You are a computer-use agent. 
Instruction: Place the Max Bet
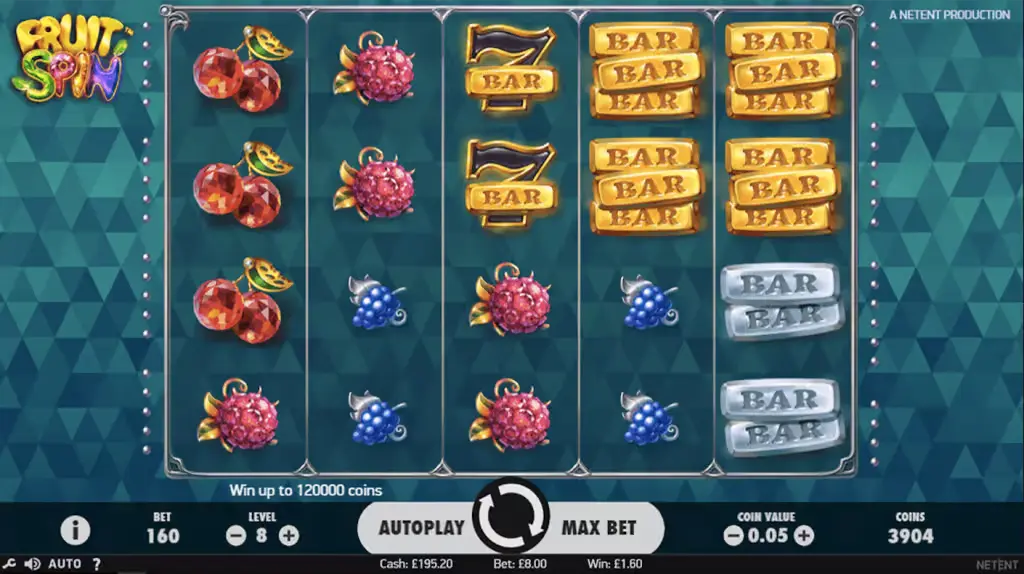[599, 527]
